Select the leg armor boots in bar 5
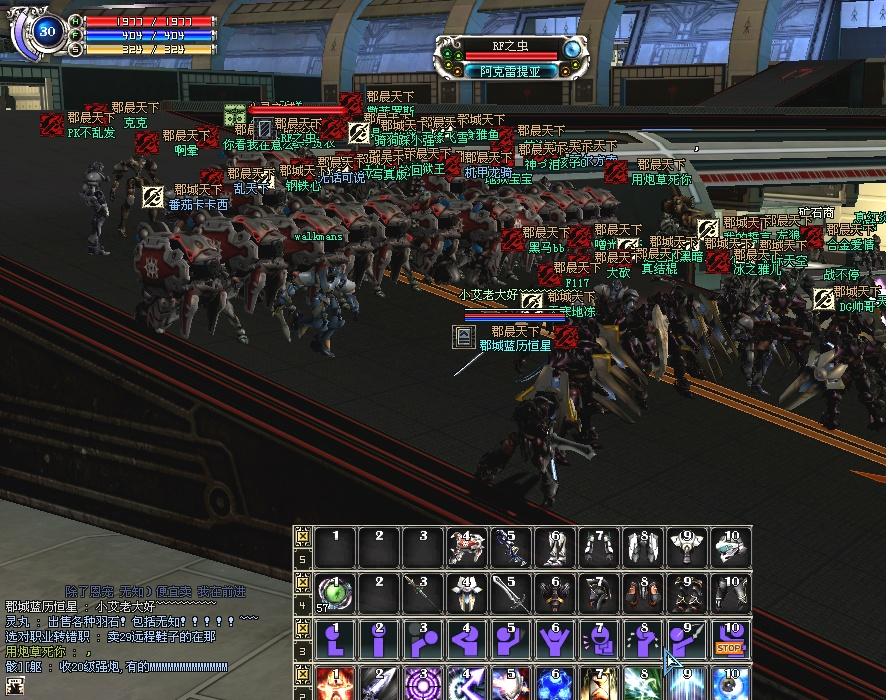This screenshot has height=700, width=888. click(551, 547)
